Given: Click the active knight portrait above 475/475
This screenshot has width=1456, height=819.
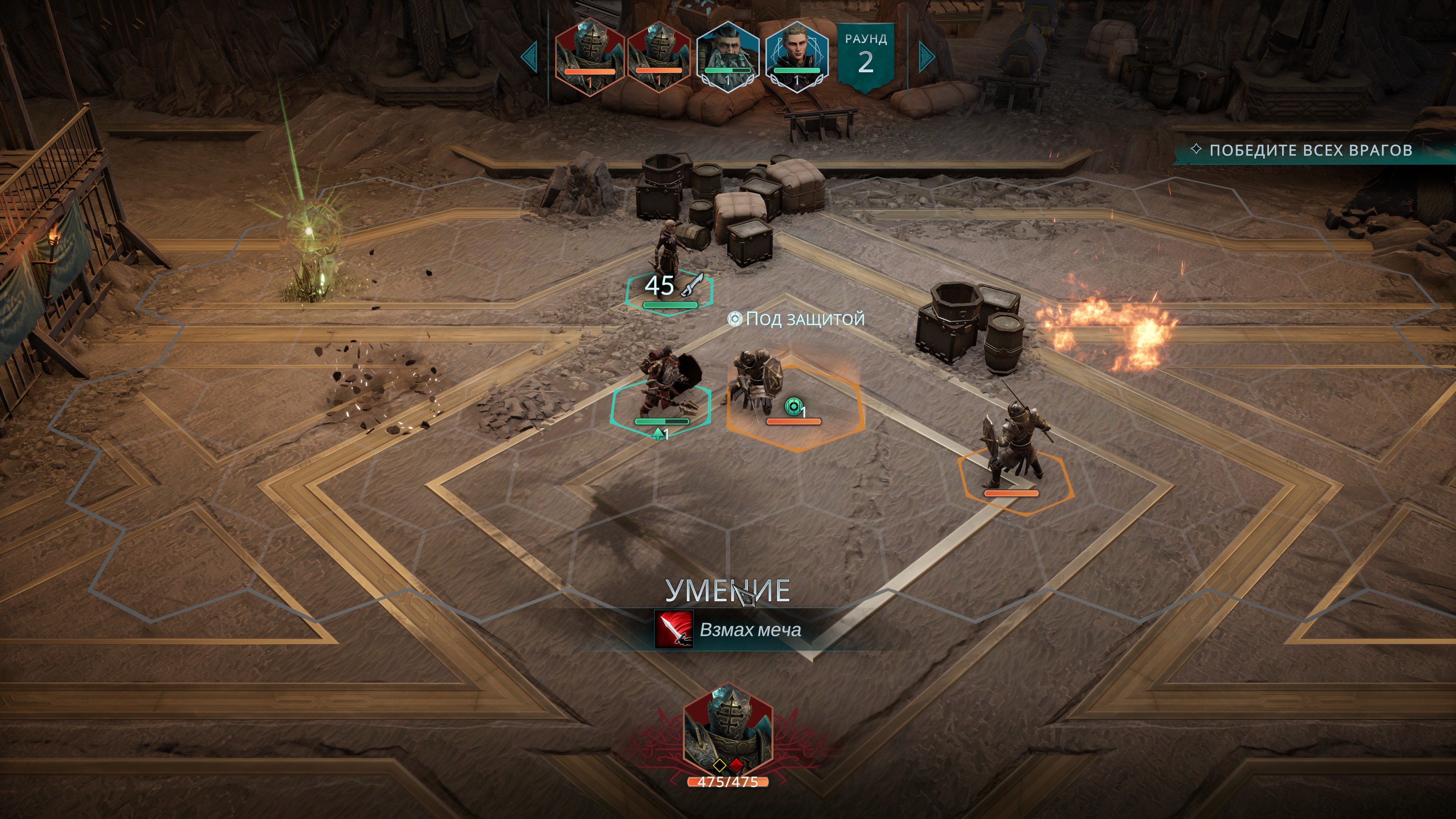Looking at the screenshot, I should tap(728, 728).
